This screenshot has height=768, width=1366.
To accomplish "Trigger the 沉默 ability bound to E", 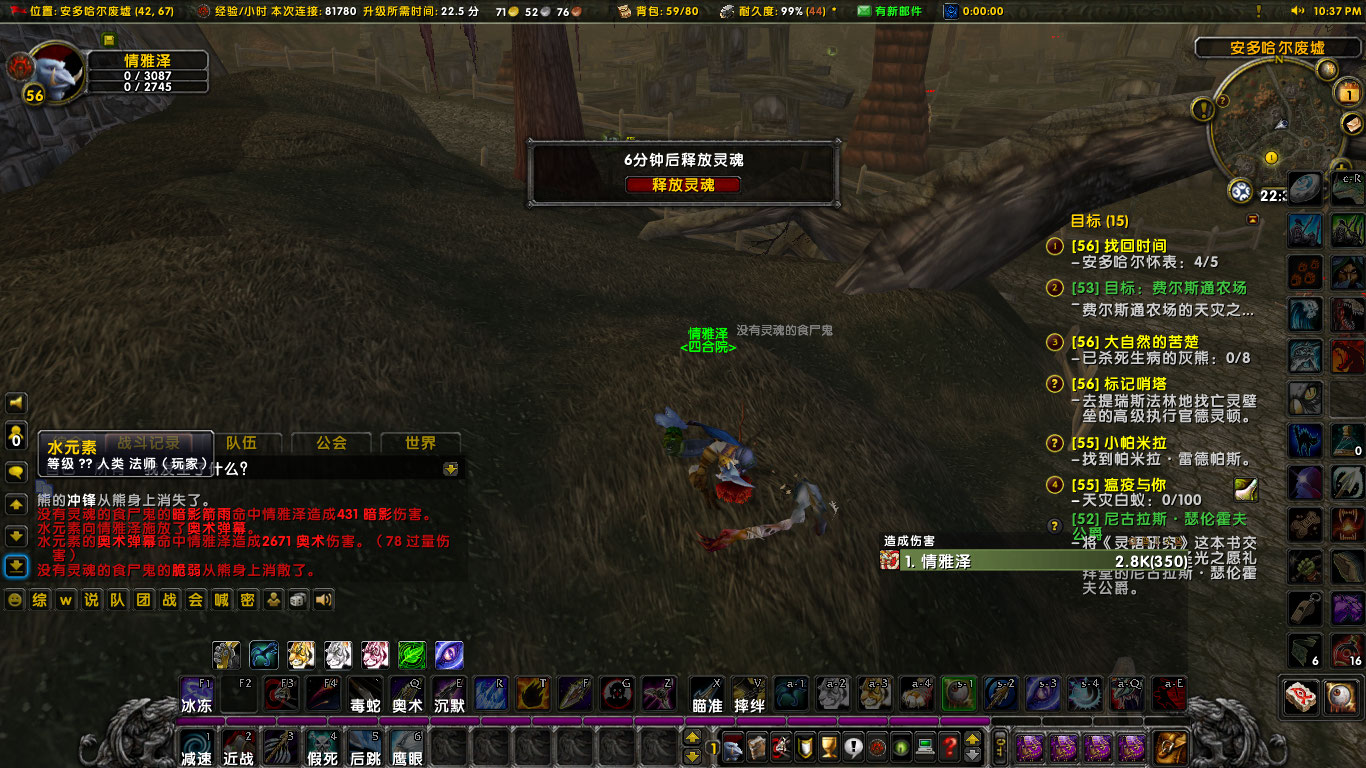I will pos(448,692).
